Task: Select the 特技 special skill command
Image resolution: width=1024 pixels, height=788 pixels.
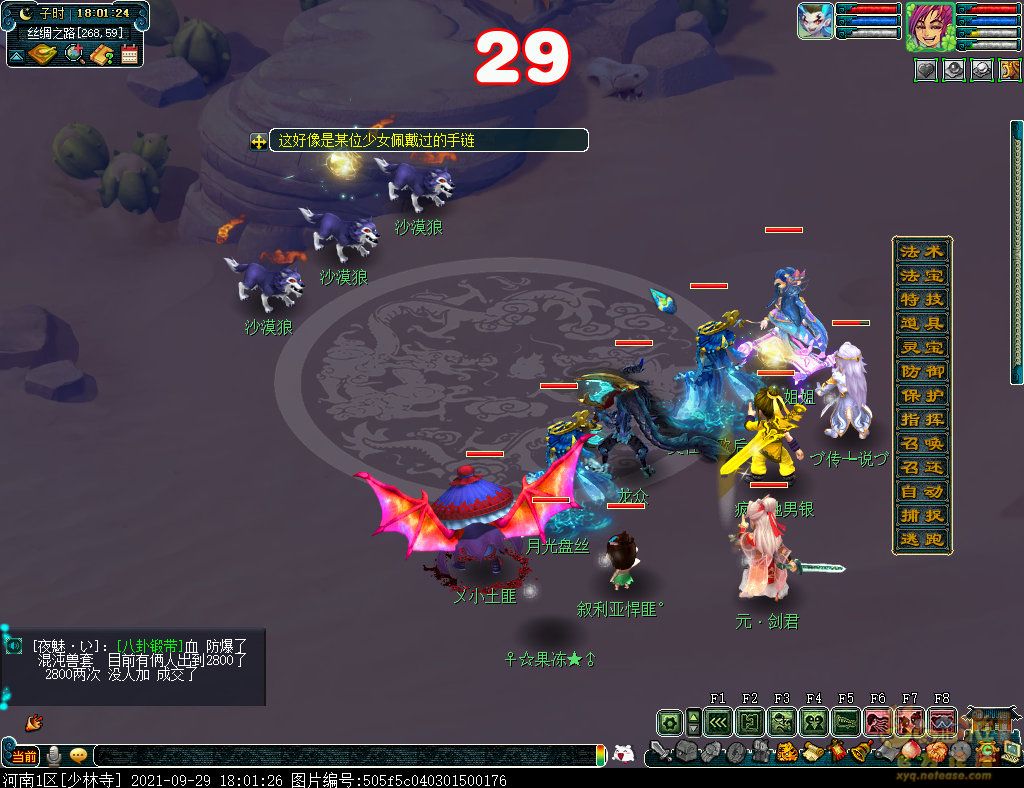Action: 921,299
